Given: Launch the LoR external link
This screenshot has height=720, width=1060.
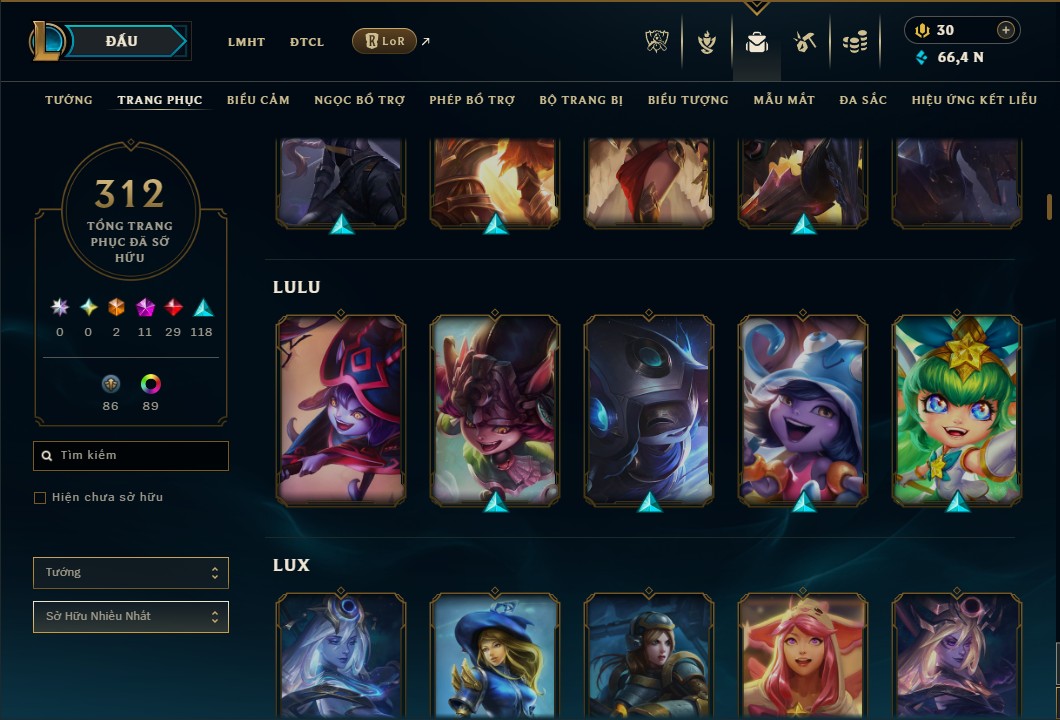Looking at the screenshot, I should [385, 41].
